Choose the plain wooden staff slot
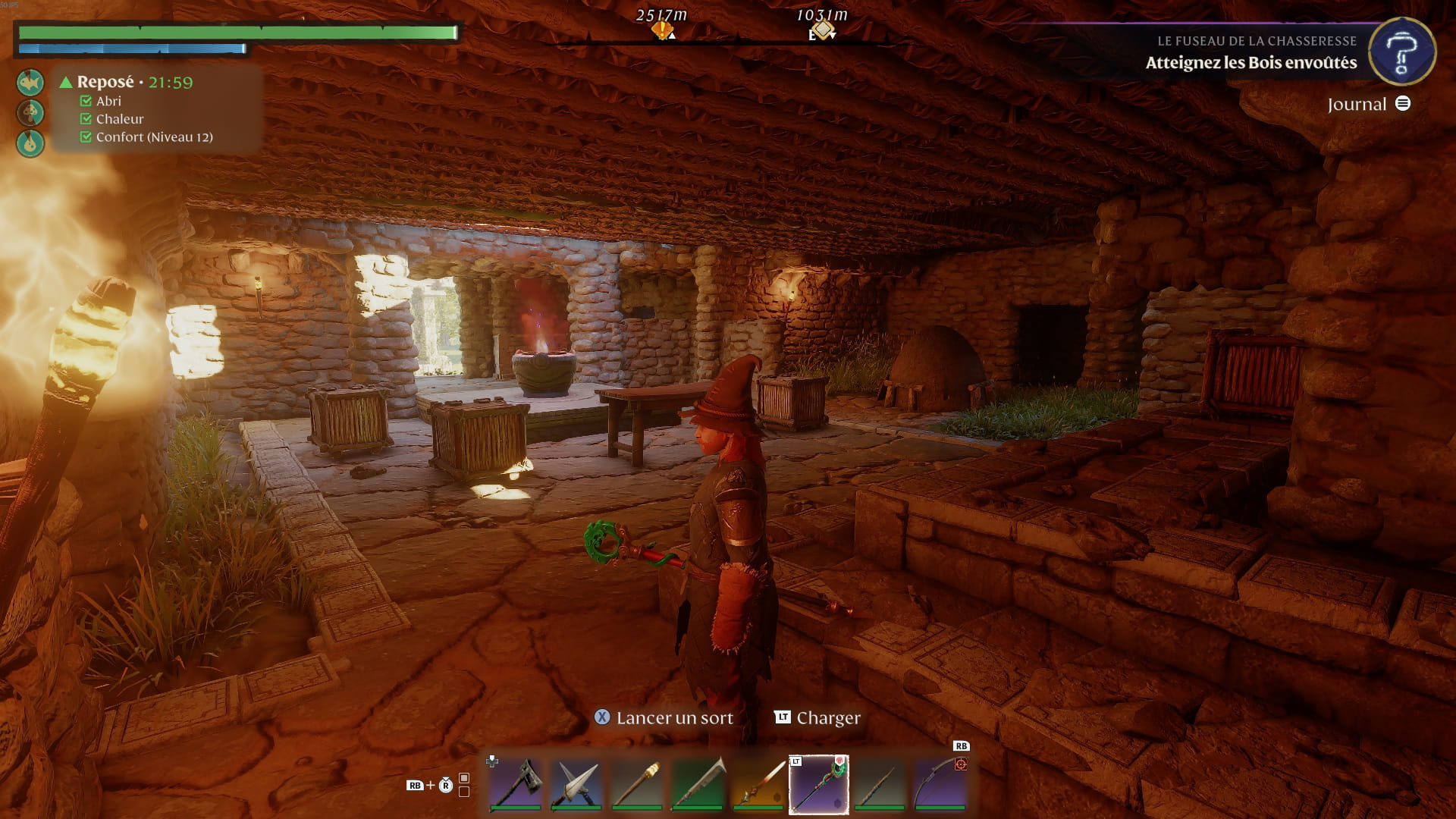The image size is (1456, 819). point(880,784)
